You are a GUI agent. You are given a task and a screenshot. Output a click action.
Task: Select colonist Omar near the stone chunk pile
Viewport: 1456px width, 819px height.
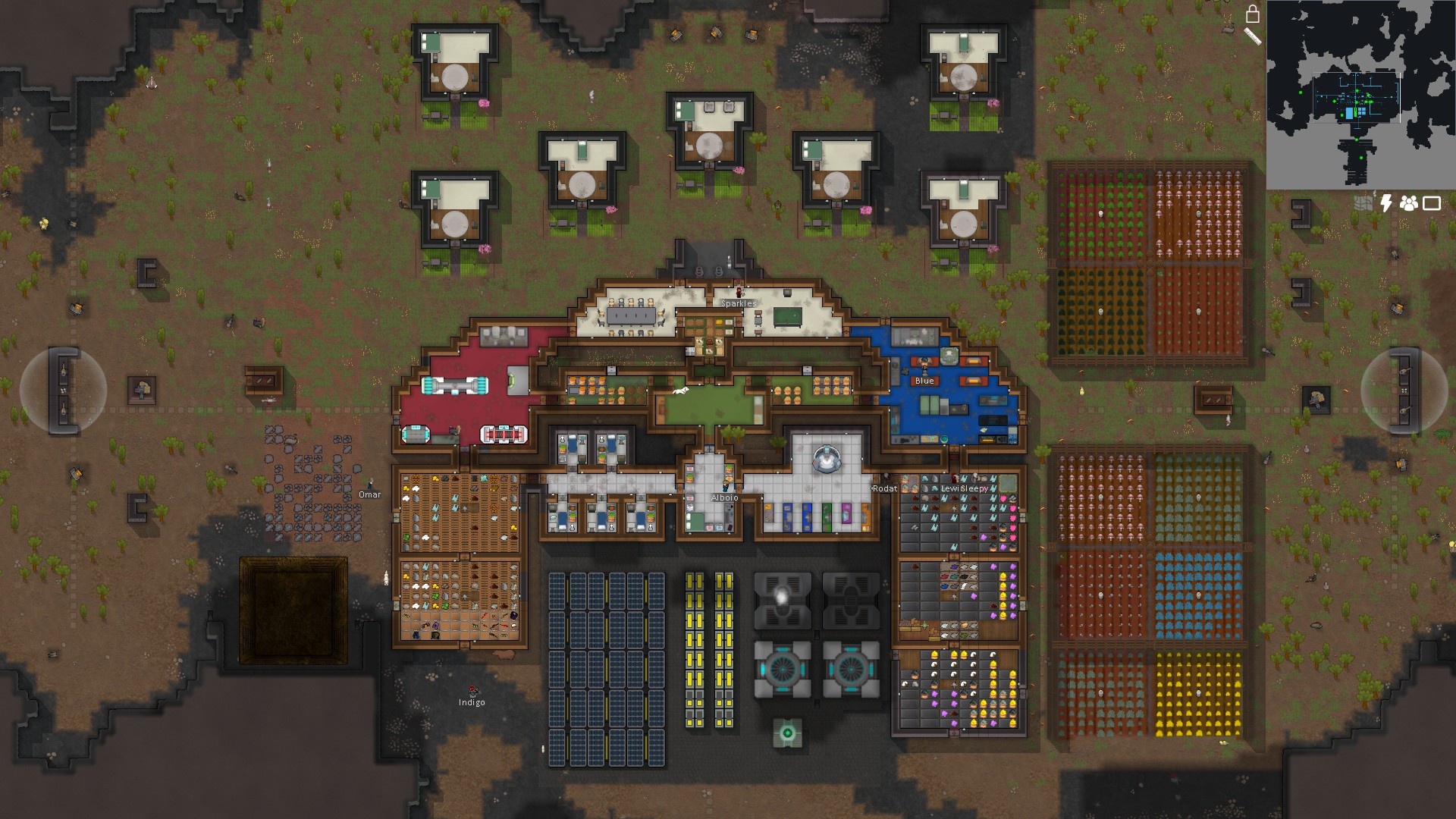coord(369,483)
